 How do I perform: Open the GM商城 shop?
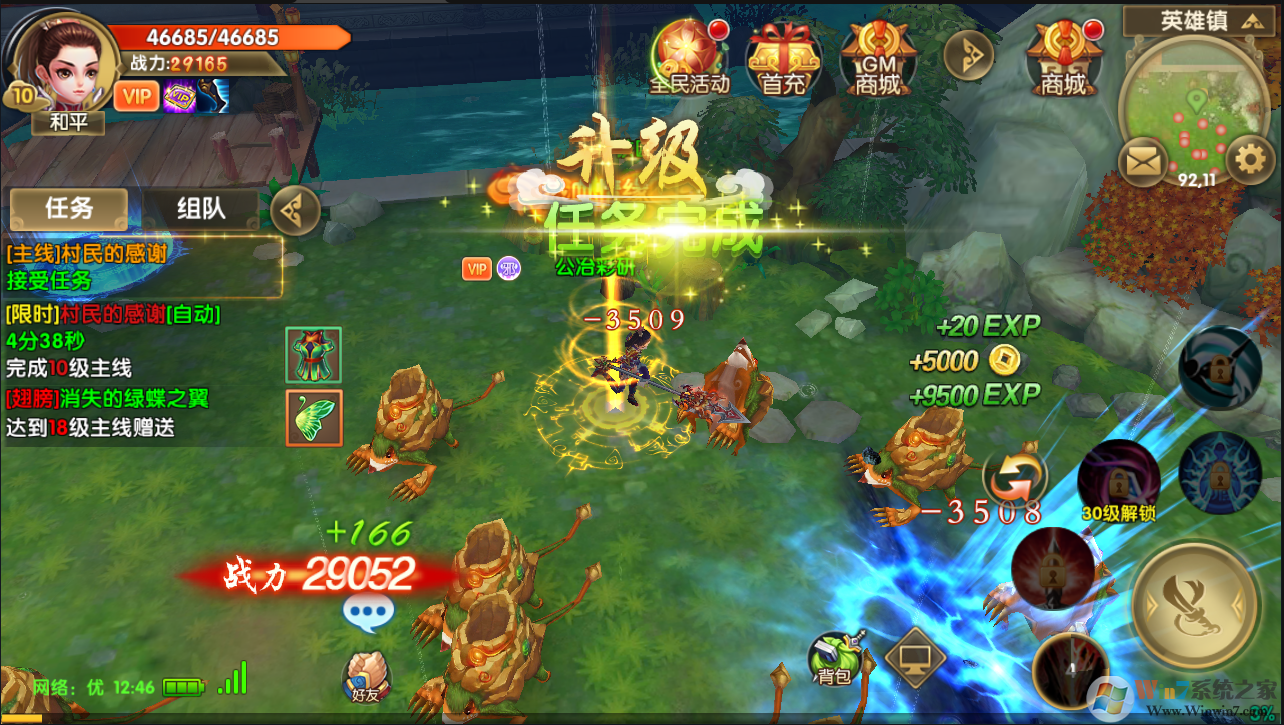point(877,57)
